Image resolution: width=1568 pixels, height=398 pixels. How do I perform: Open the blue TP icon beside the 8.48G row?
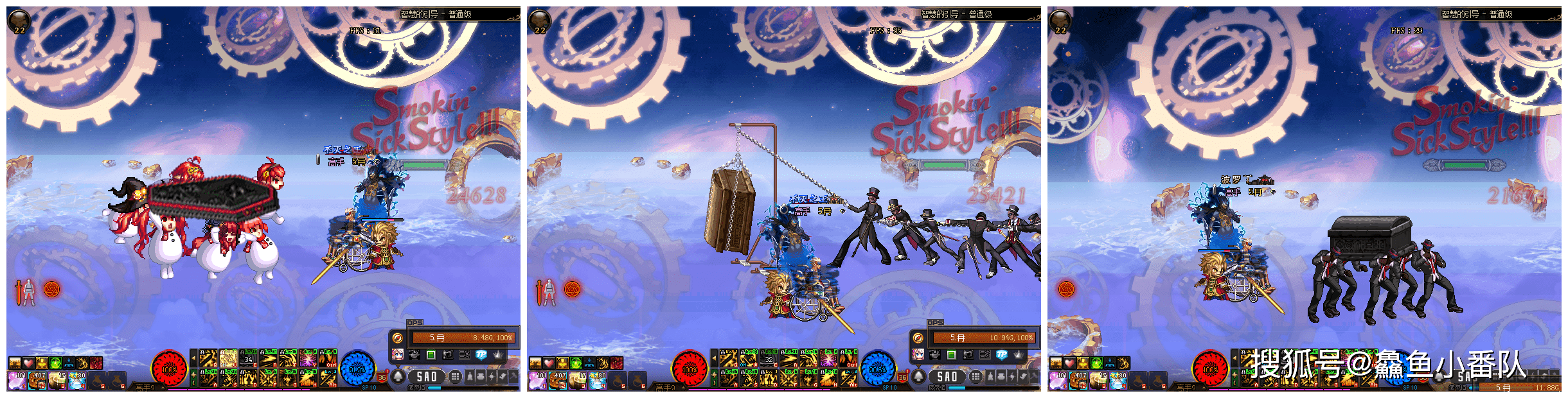(481, 354)
